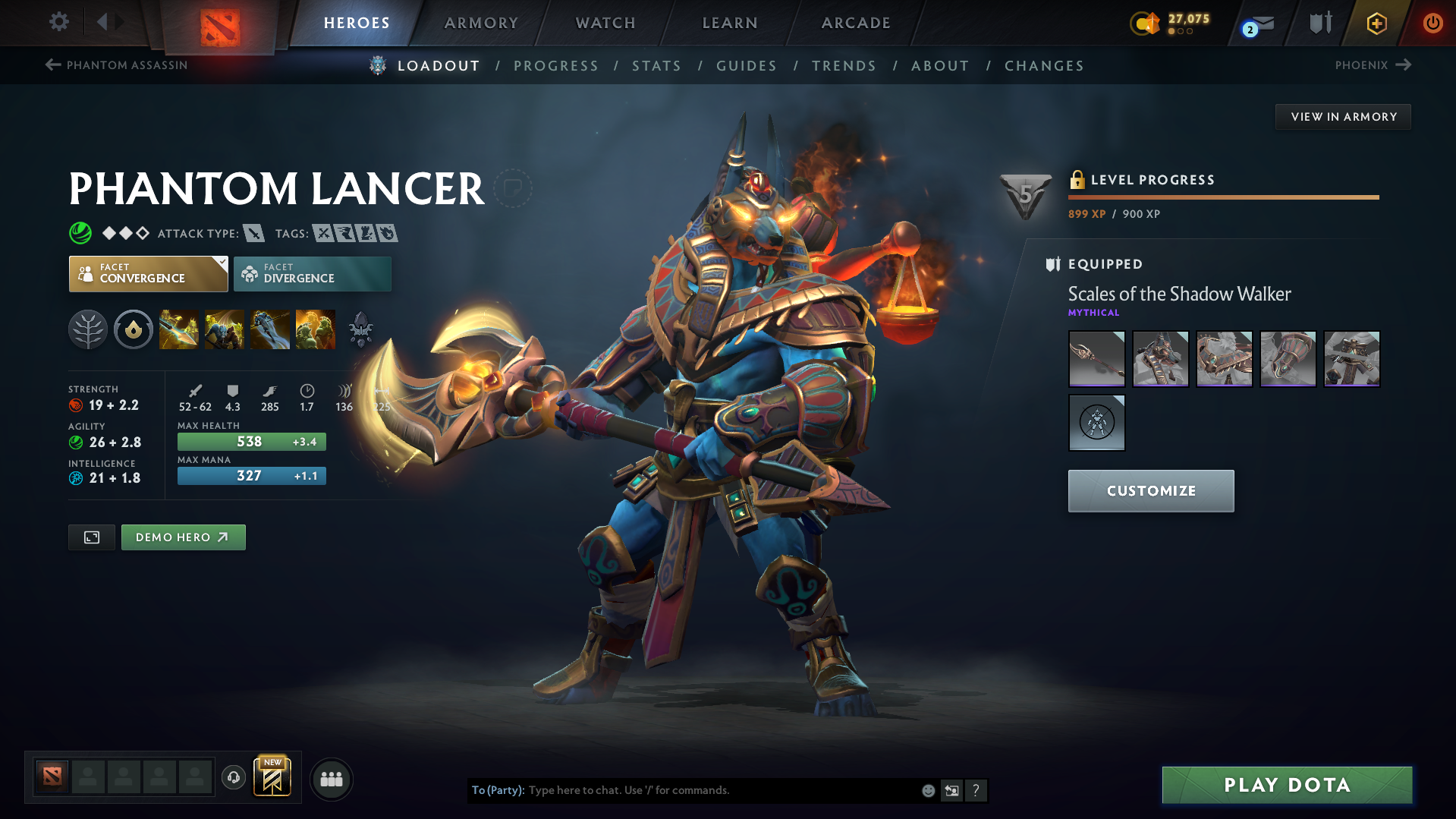Image resolution: width=1456 pixels, height=819 pixels.
Task: Click the power button to quit
Action: point(1432,23)
